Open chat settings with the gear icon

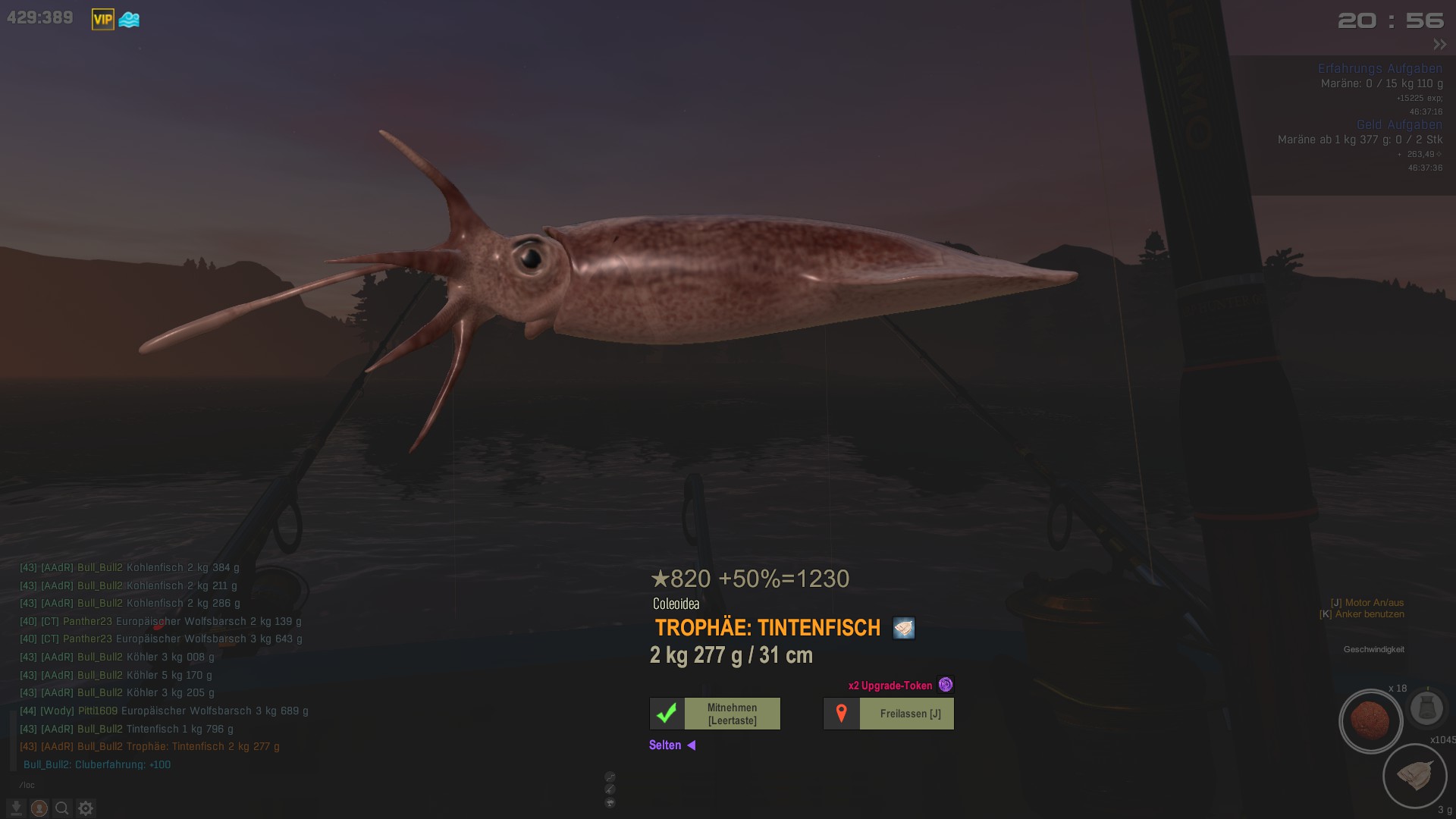(86, 808)
